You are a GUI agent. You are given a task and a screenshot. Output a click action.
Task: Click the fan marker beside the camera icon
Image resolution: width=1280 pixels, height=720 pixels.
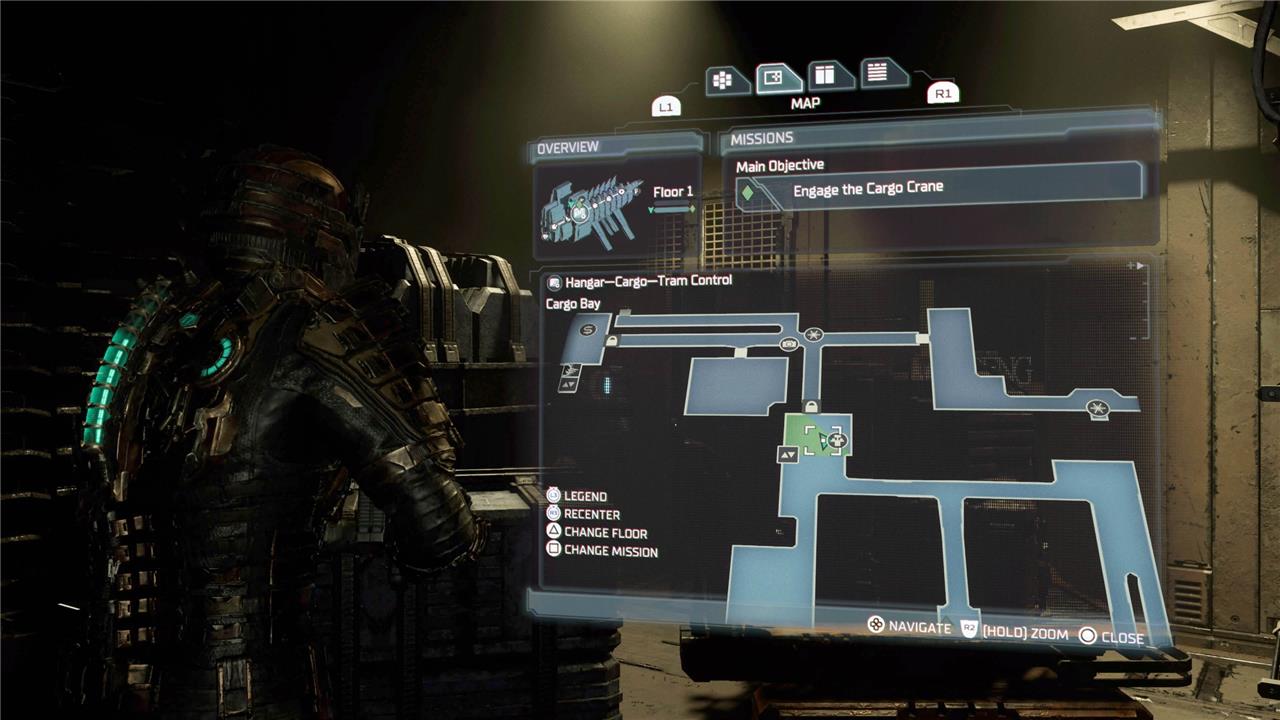tap(814, 335)
